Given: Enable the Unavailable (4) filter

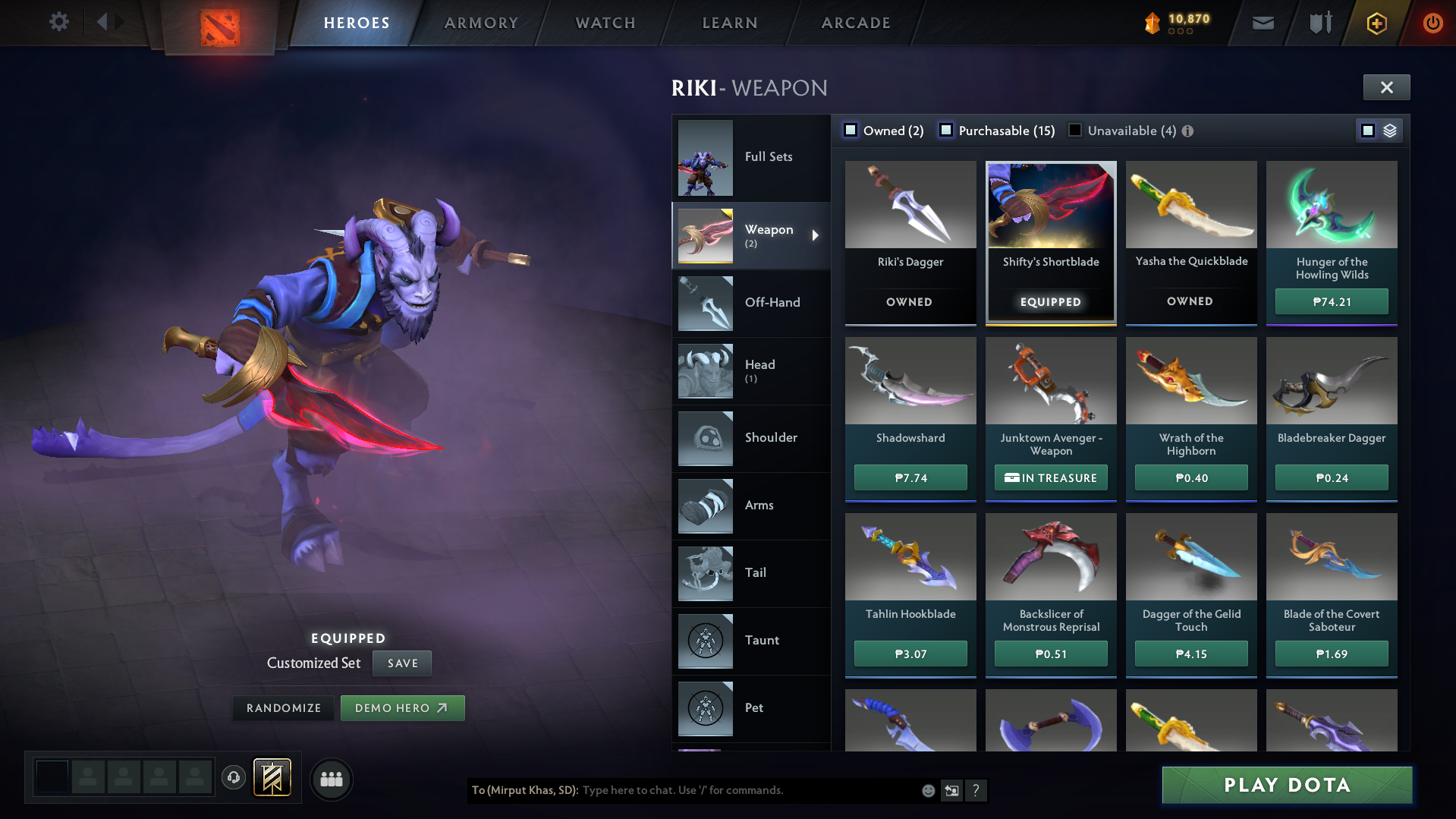Looking at the screenshot, I should point(1074,130).
